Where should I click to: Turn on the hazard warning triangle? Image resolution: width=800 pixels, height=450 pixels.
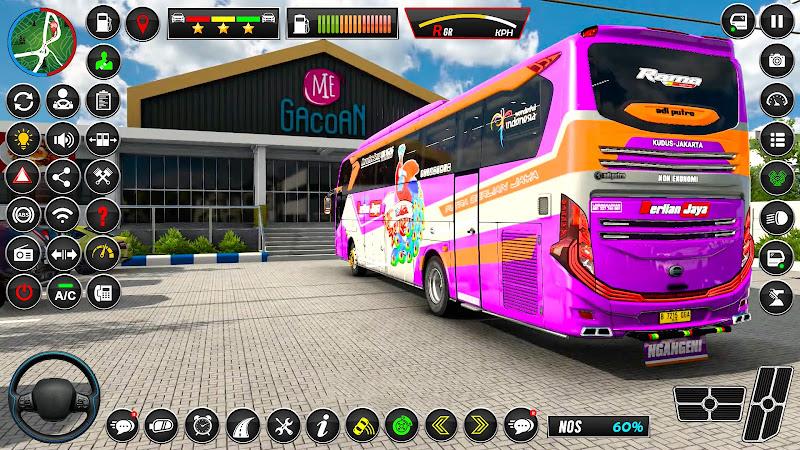point(22,176)
